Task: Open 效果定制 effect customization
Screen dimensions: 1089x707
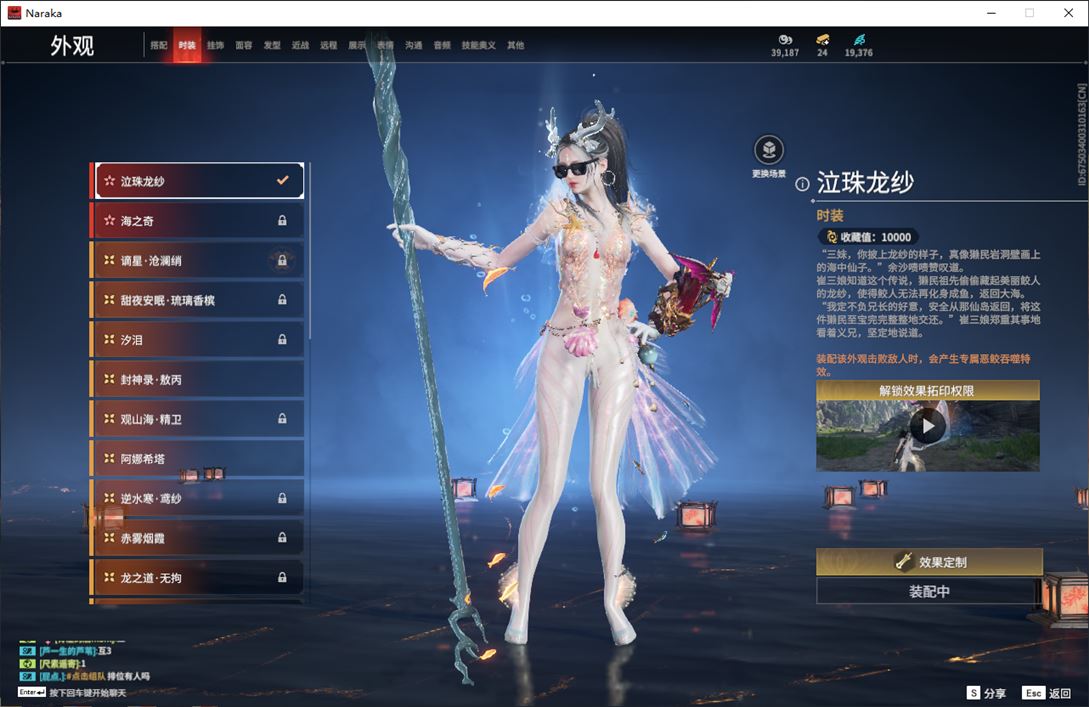Action: coord(929,562)
